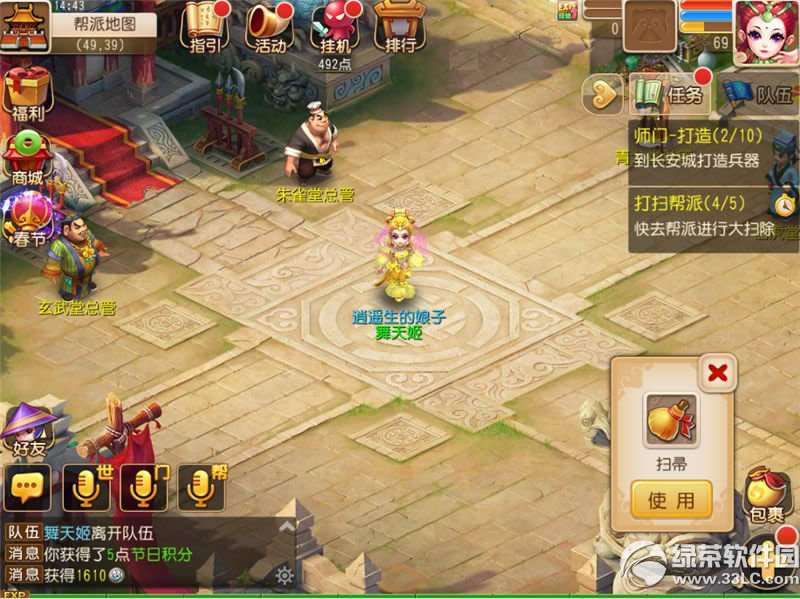
Task: Use the 扫帚 broom item
Action: click(x=671, y=499)
